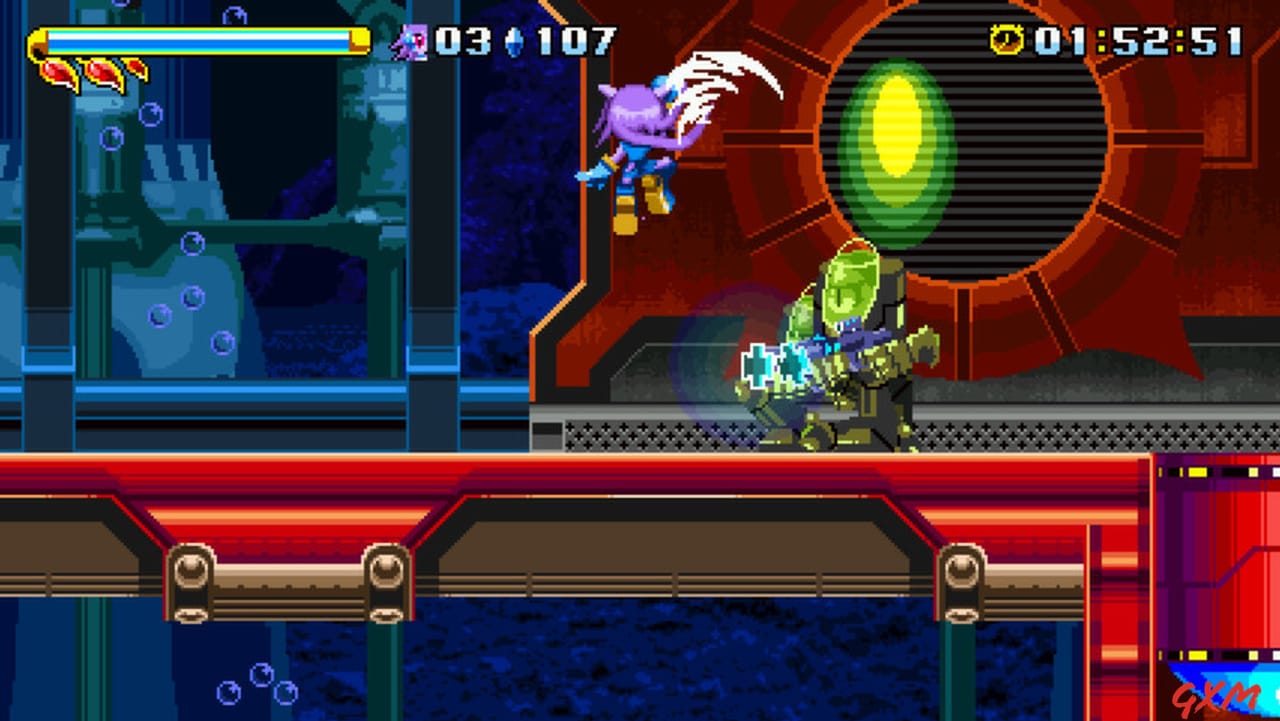
Task: Expand the timer readout showing 01:52:51
Action: coord(1140,40)
